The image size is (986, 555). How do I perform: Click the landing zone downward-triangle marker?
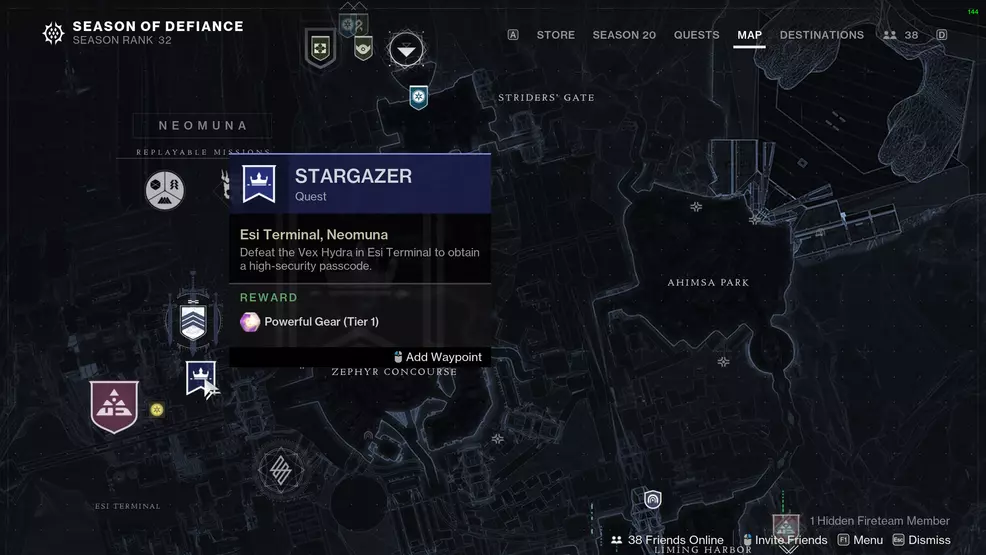coord(405,47)
